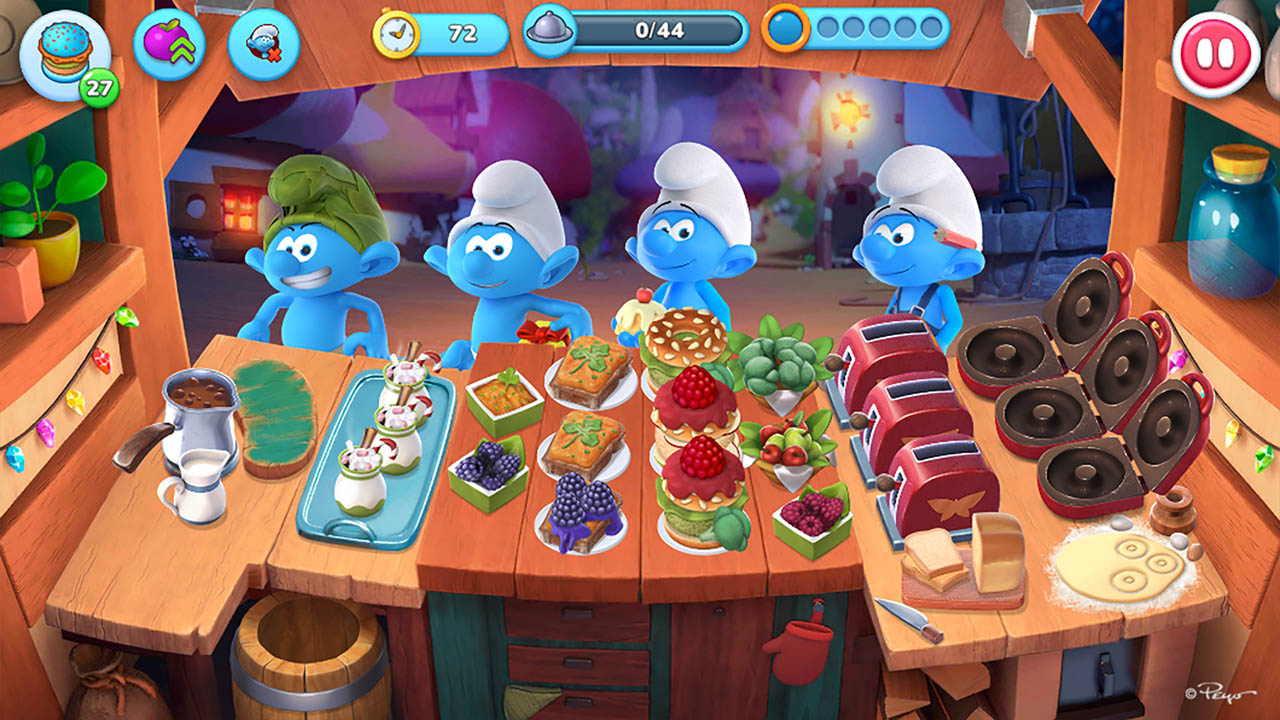Tap the Smurf with red X booster

(264, 45)
